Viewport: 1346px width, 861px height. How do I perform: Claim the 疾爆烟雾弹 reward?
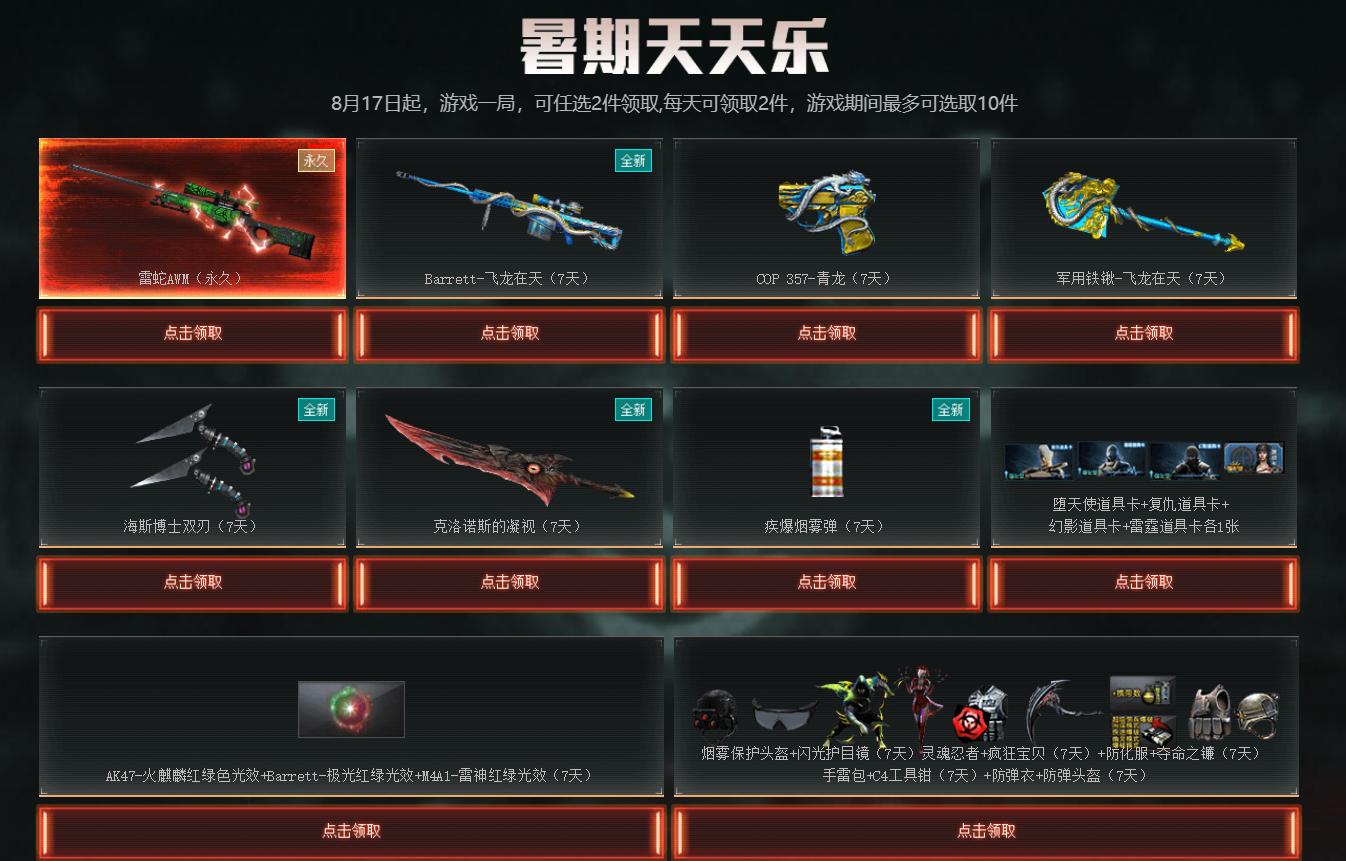[825, 583]
